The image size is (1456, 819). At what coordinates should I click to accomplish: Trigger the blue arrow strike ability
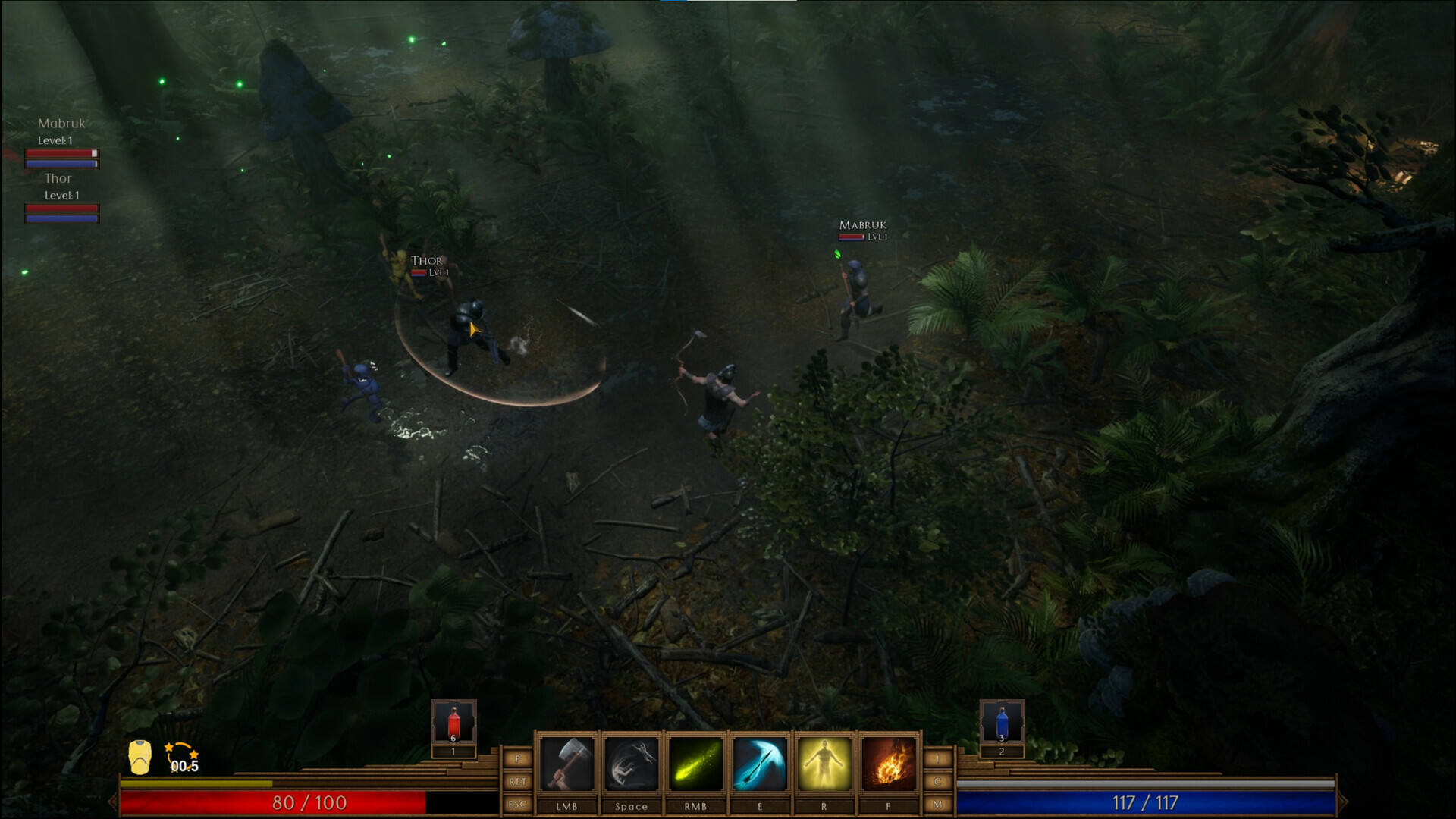coord(760,764)
